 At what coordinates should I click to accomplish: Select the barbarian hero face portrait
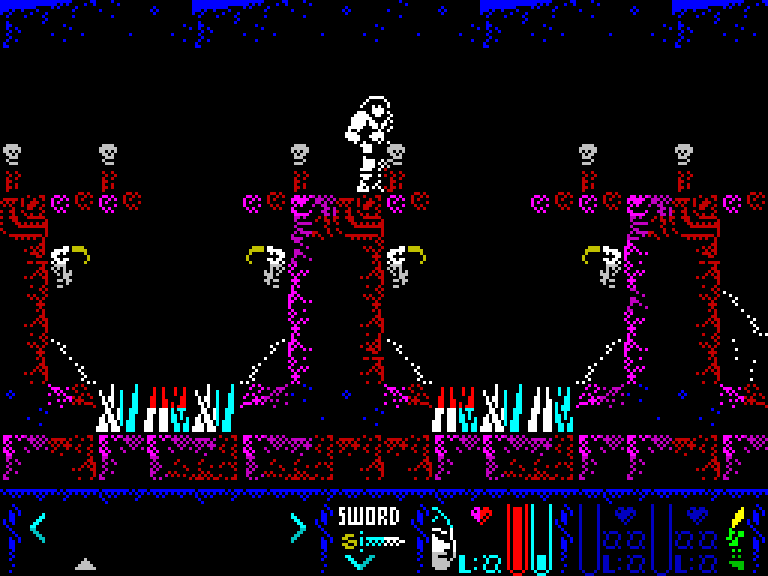[x=441, y=539]
